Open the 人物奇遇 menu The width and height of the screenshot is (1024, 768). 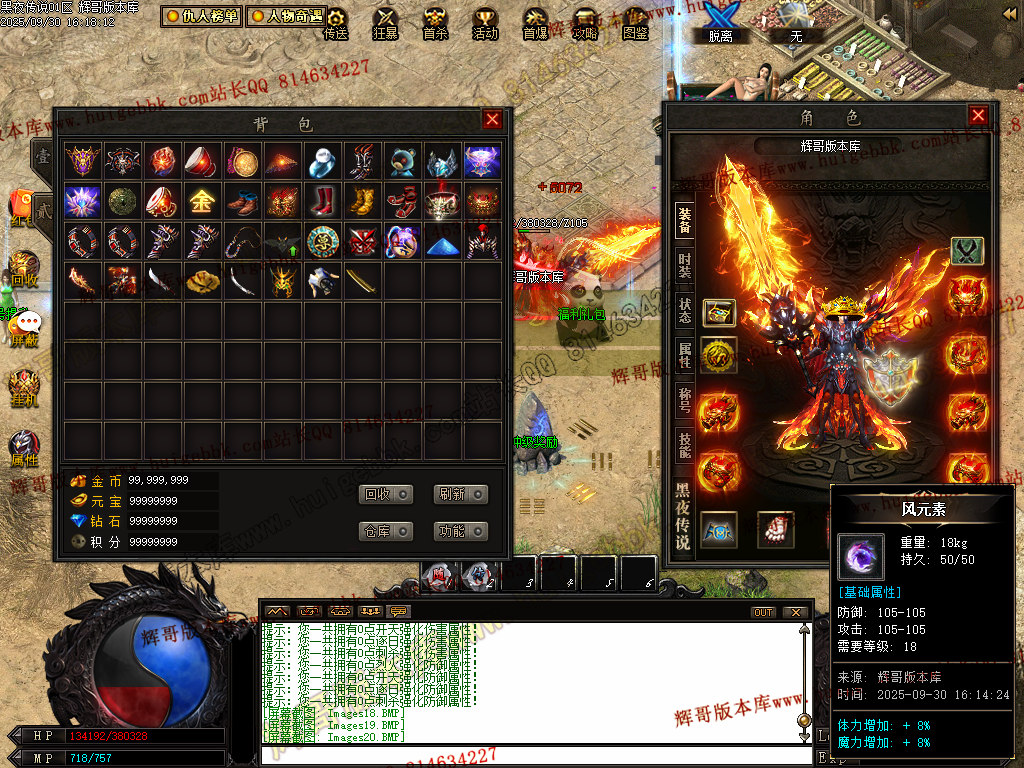286,16
